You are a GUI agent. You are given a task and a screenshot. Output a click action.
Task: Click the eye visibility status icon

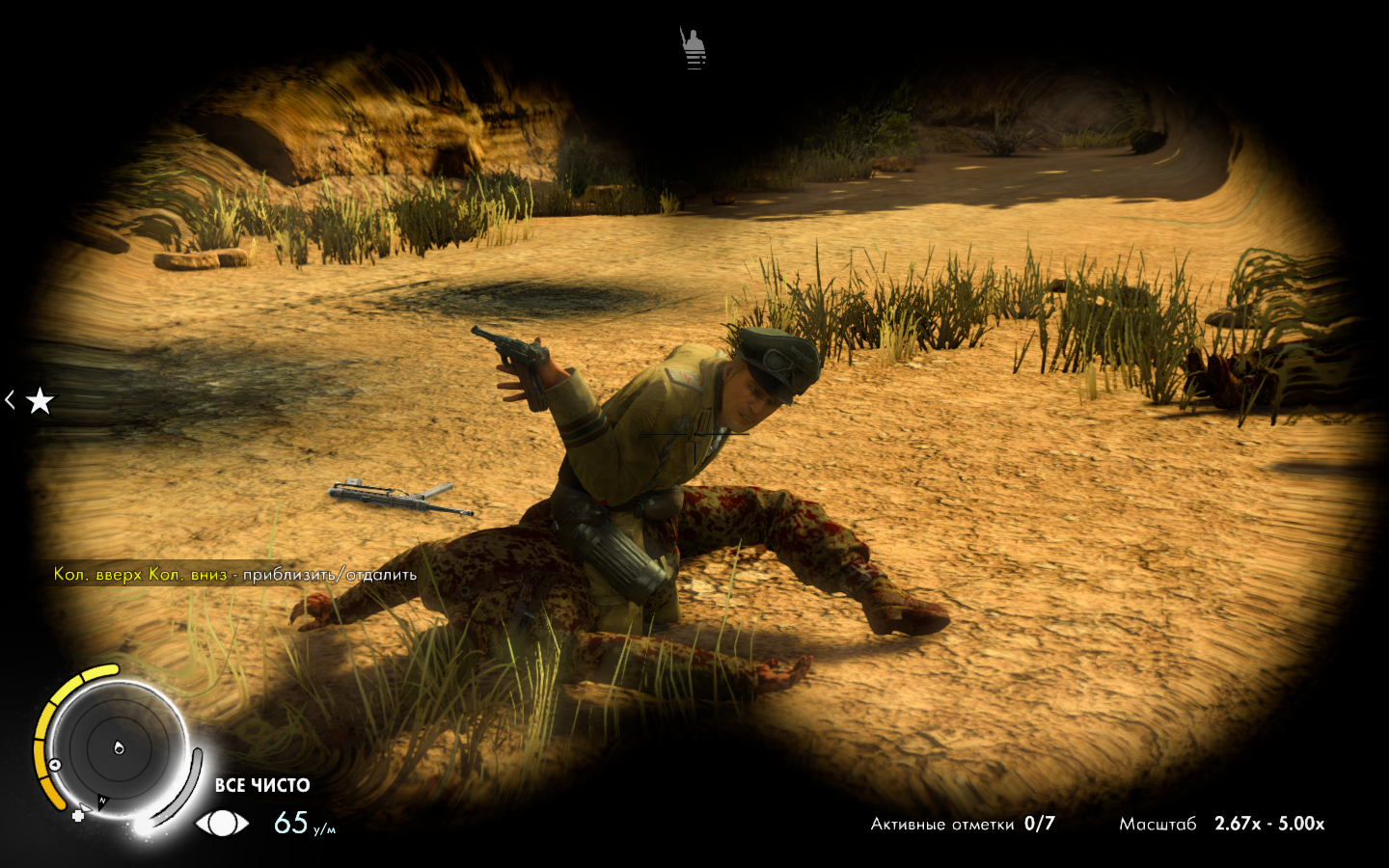(x=222, y=823)
